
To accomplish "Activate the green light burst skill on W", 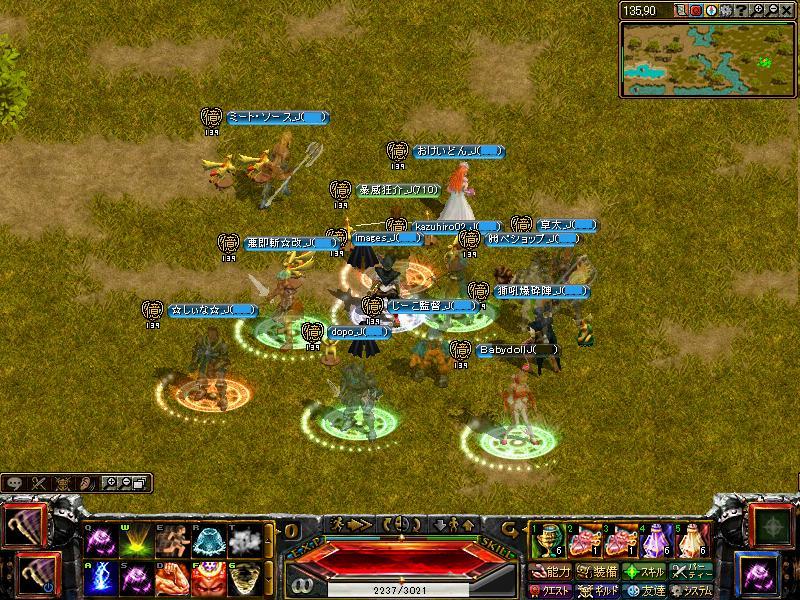I will 135,541.
